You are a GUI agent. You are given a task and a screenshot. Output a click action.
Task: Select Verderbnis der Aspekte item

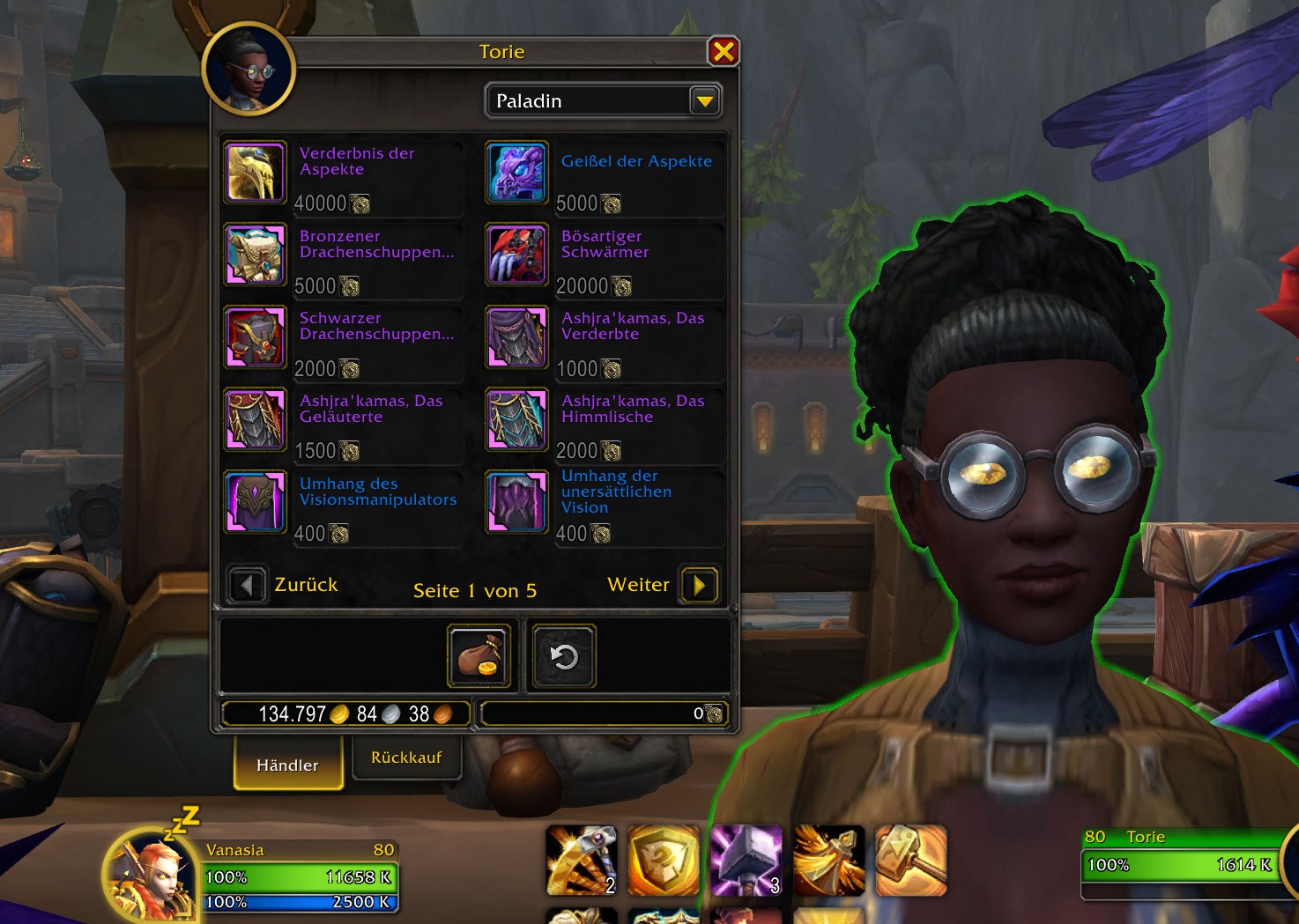(x=256, y=173)
